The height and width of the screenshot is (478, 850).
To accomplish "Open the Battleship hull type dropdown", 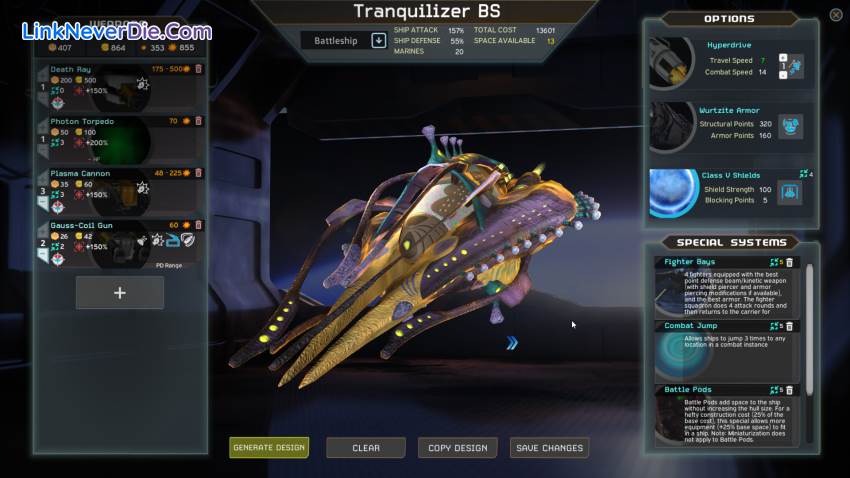I will (x=379, y=40).
